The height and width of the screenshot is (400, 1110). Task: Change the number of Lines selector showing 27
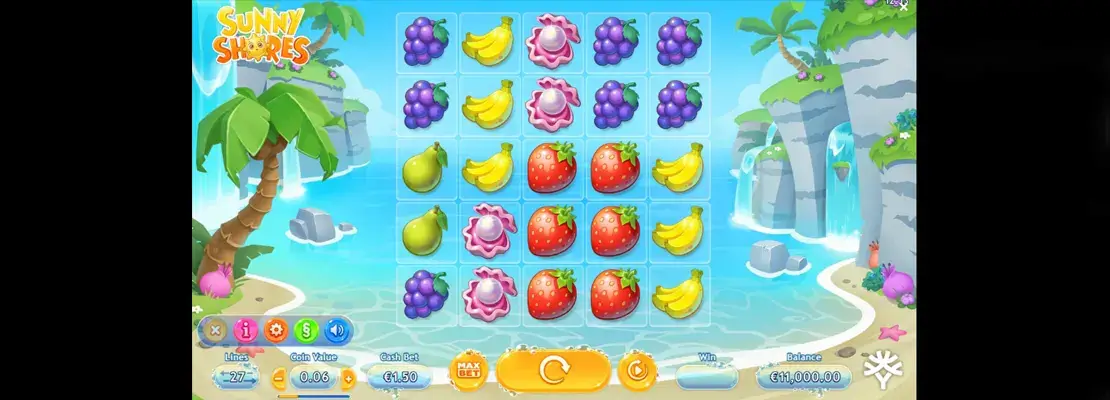pyautogui.click(x=237, y=377)
